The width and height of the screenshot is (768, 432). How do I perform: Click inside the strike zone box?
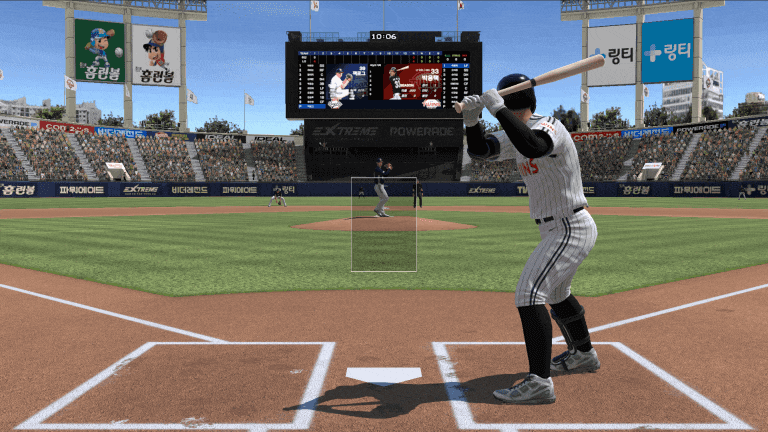click(x=383, y=225)
